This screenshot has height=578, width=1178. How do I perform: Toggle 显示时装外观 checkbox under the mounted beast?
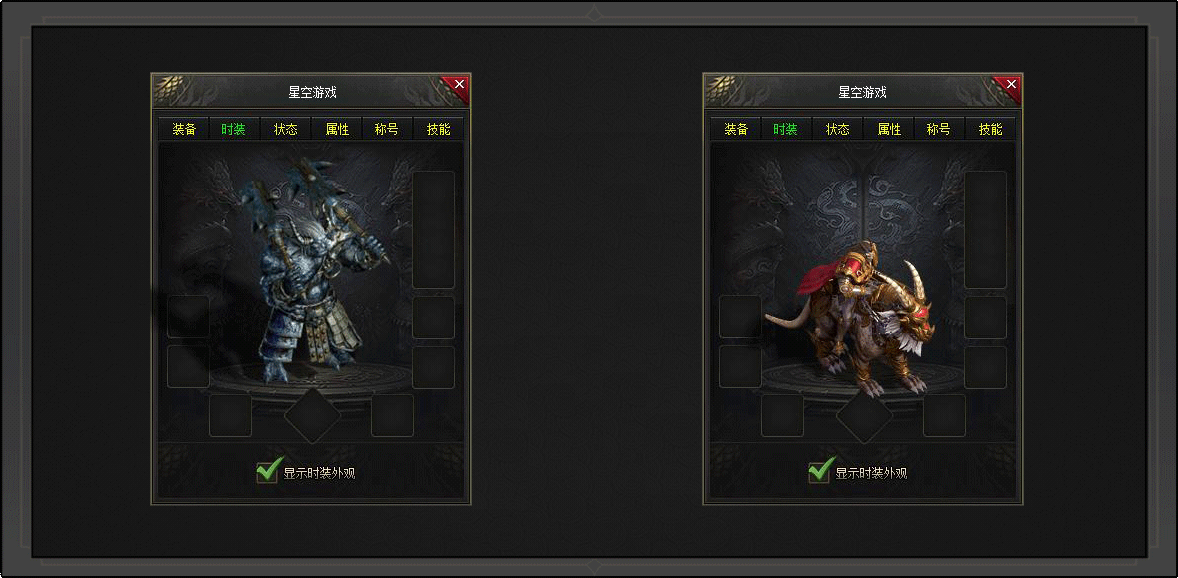click(819, 471)
